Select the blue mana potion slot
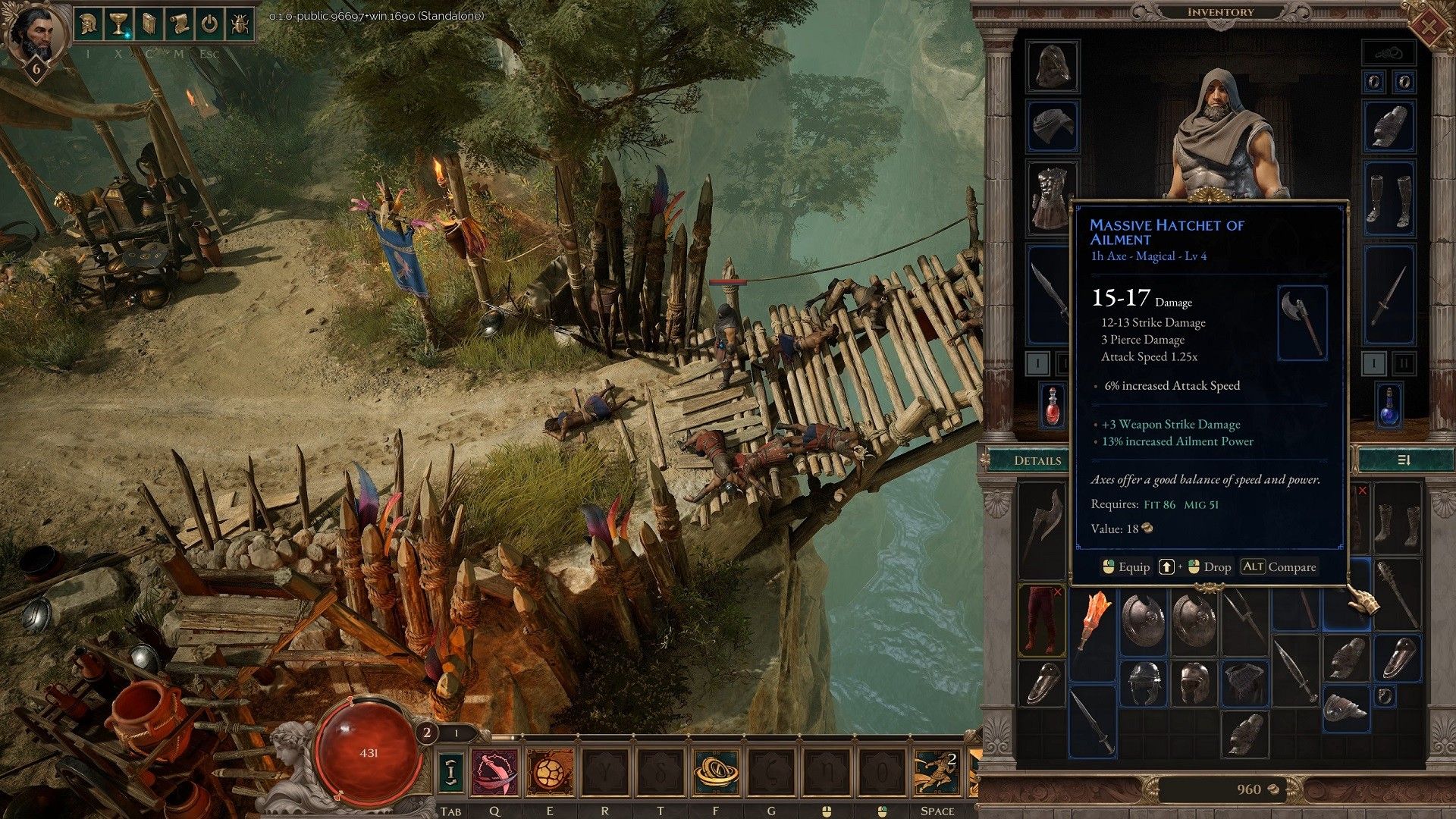The width and height of the screenshot is (1456, 819). click(1389, 406)
